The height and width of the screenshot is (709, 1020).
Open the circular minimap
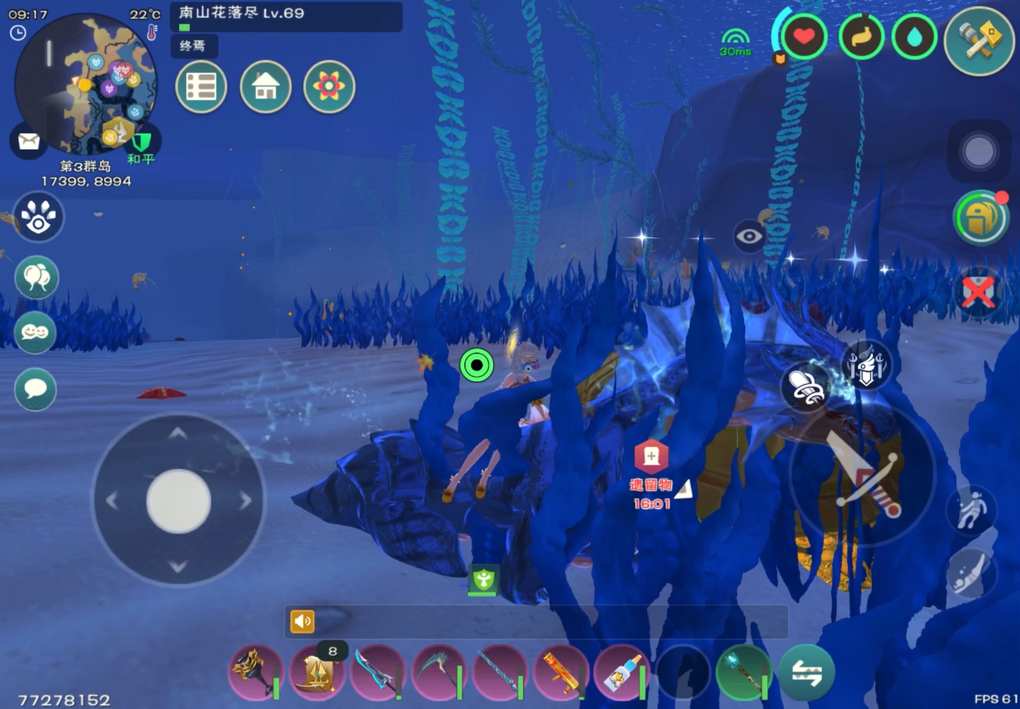point(85,82)
